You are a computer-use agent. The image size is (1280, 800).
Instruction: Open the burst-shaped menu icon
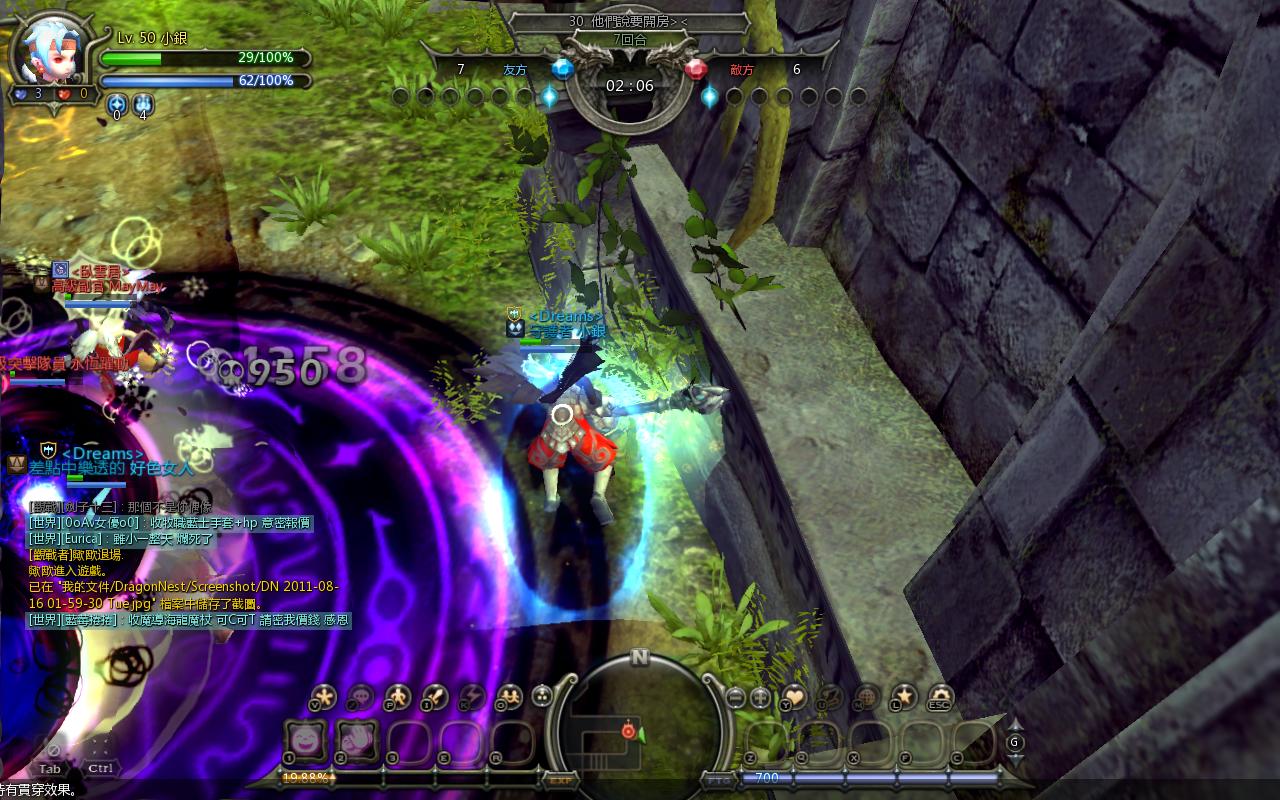click(323, 696)
